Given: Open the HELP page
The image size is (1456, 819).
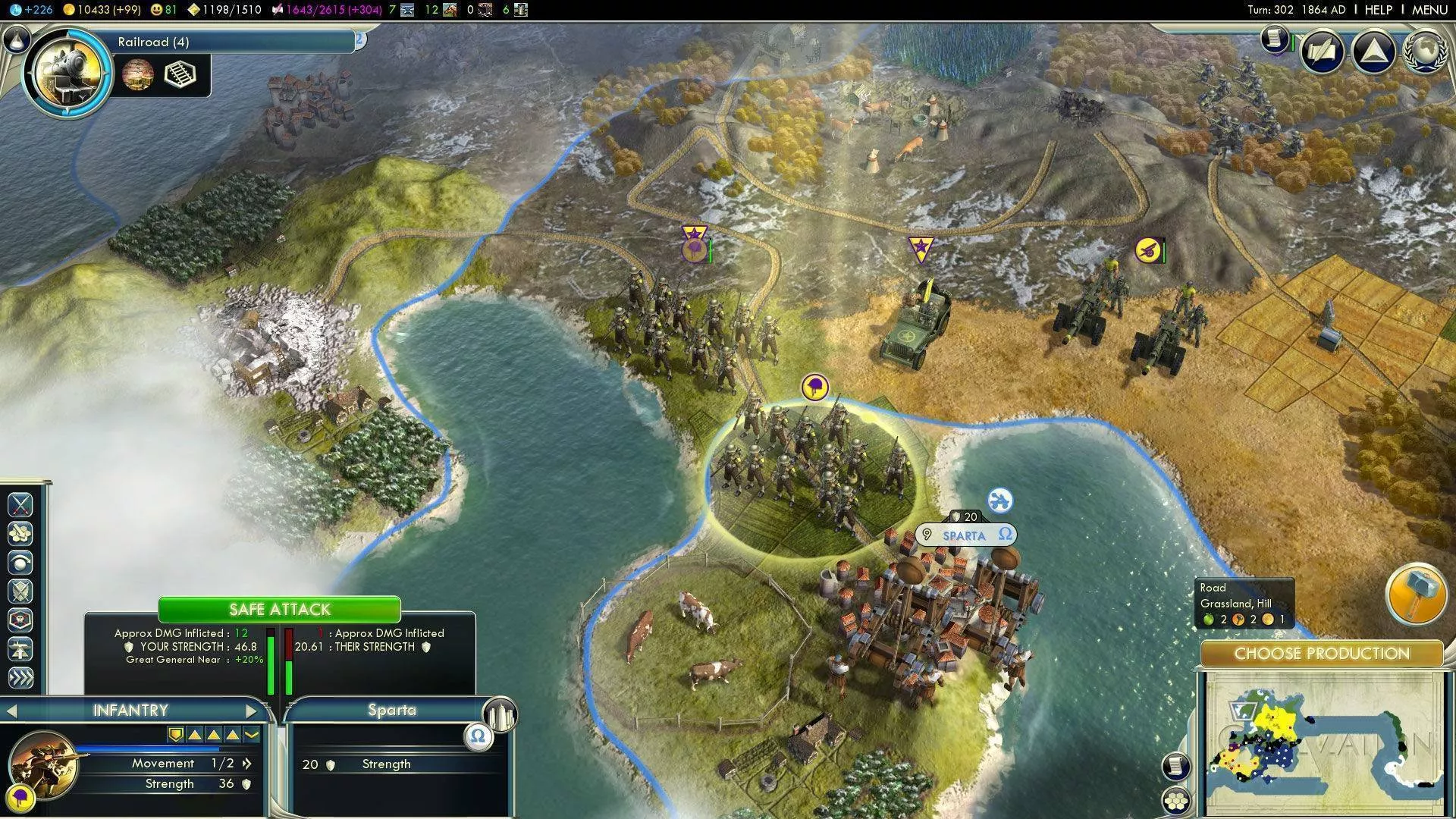Looking at the screenshot, I should tap(1378, 10).
